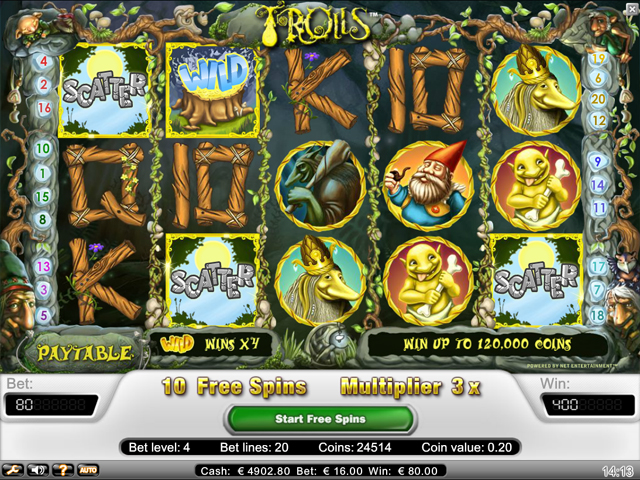Open the question mark help

(63, 469)
